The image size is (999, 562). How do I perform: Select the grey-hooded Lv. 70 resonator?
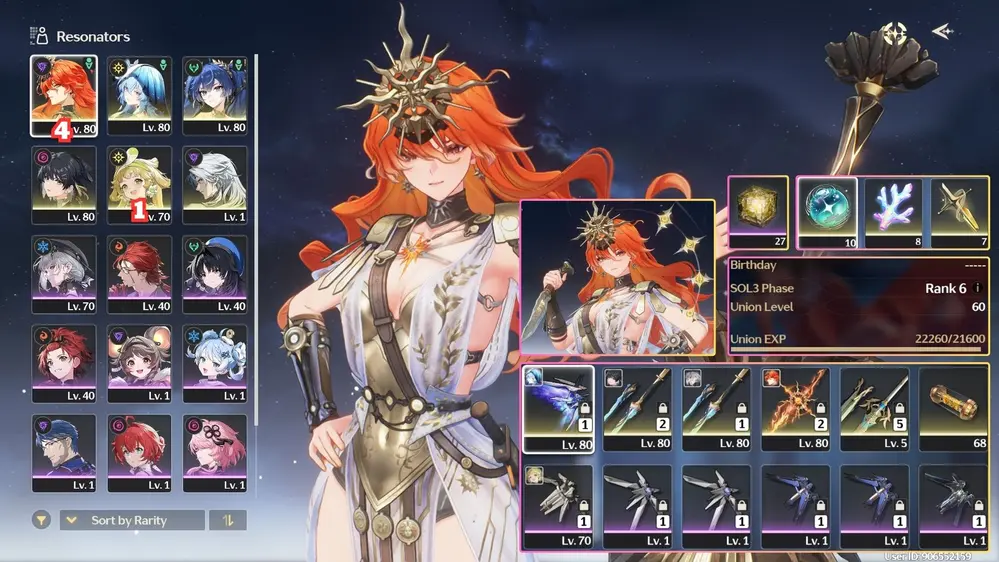point(64,273)
